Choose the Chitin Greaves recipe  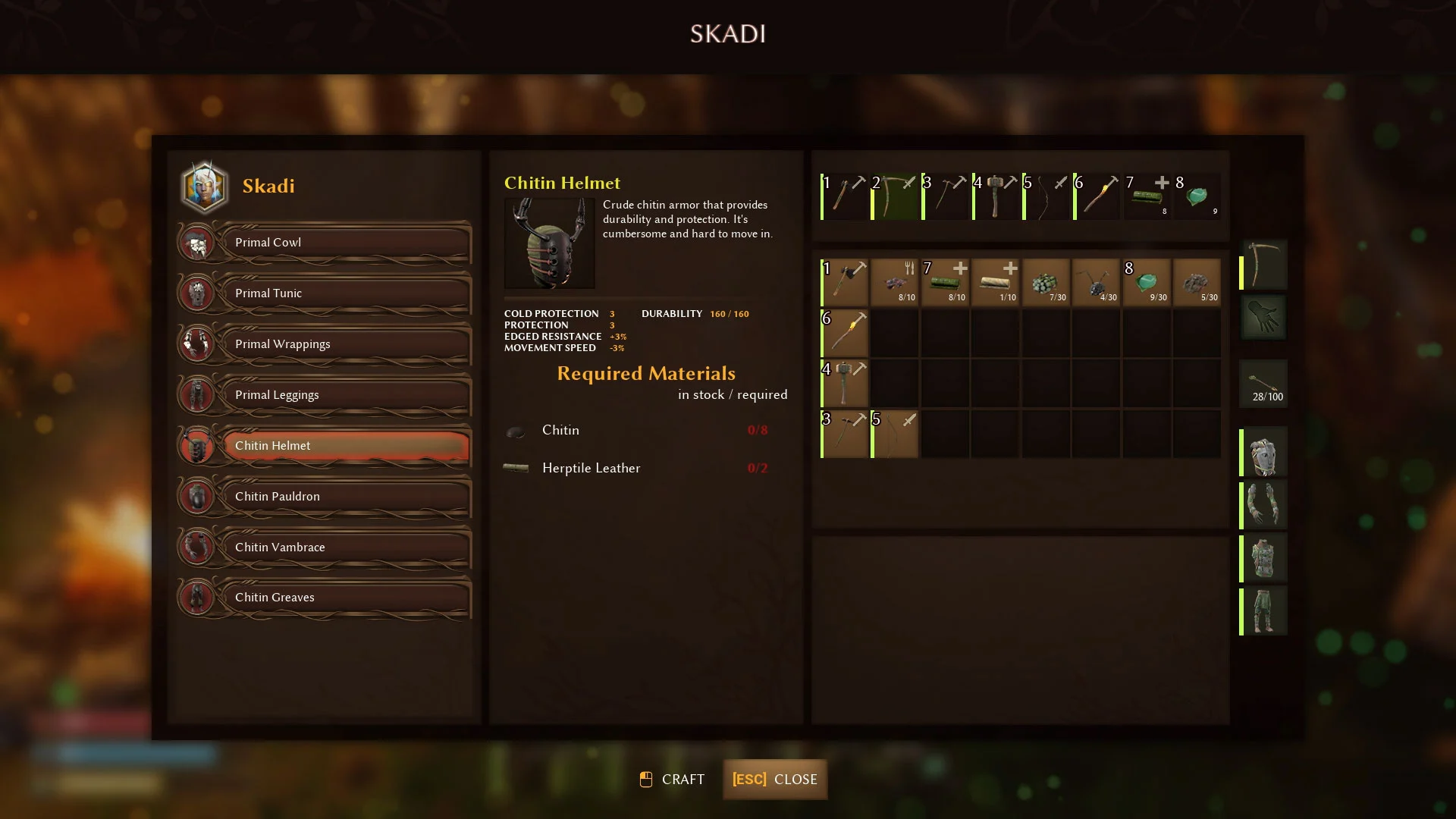346,598
